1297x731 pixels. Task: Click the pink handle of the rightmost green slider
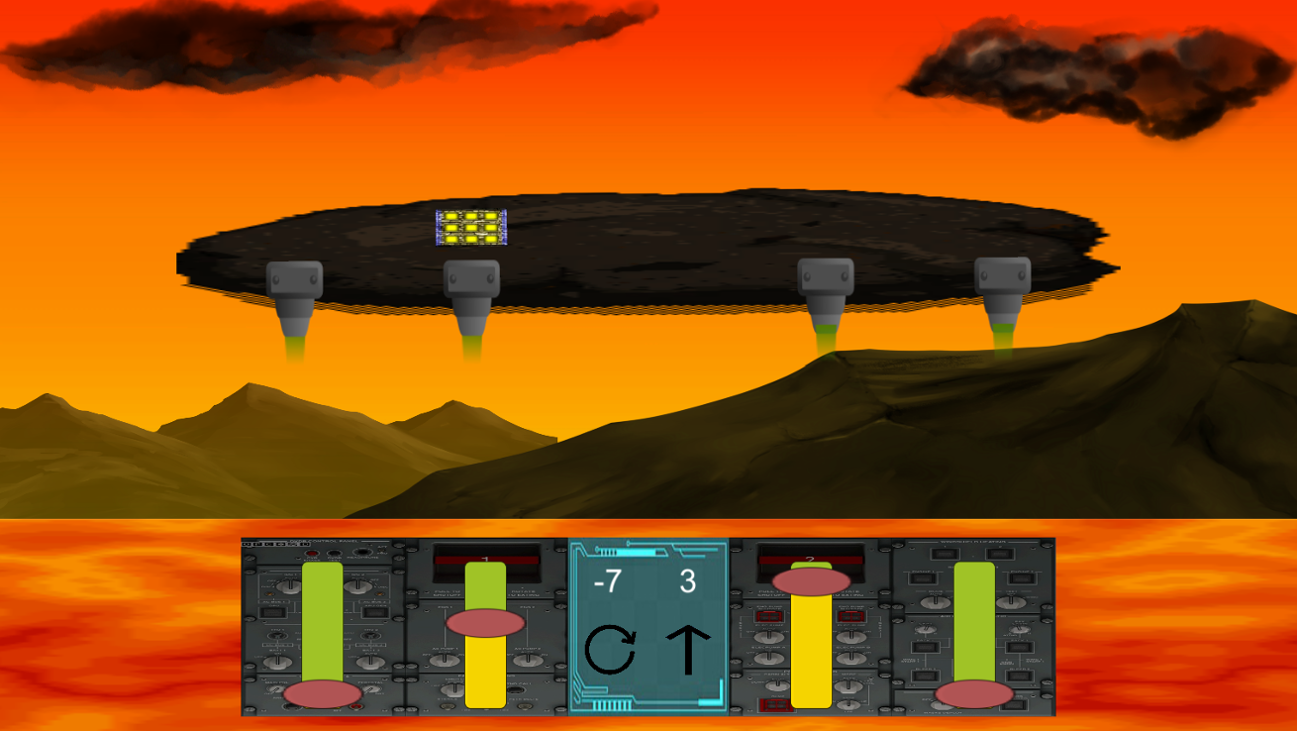973,692
